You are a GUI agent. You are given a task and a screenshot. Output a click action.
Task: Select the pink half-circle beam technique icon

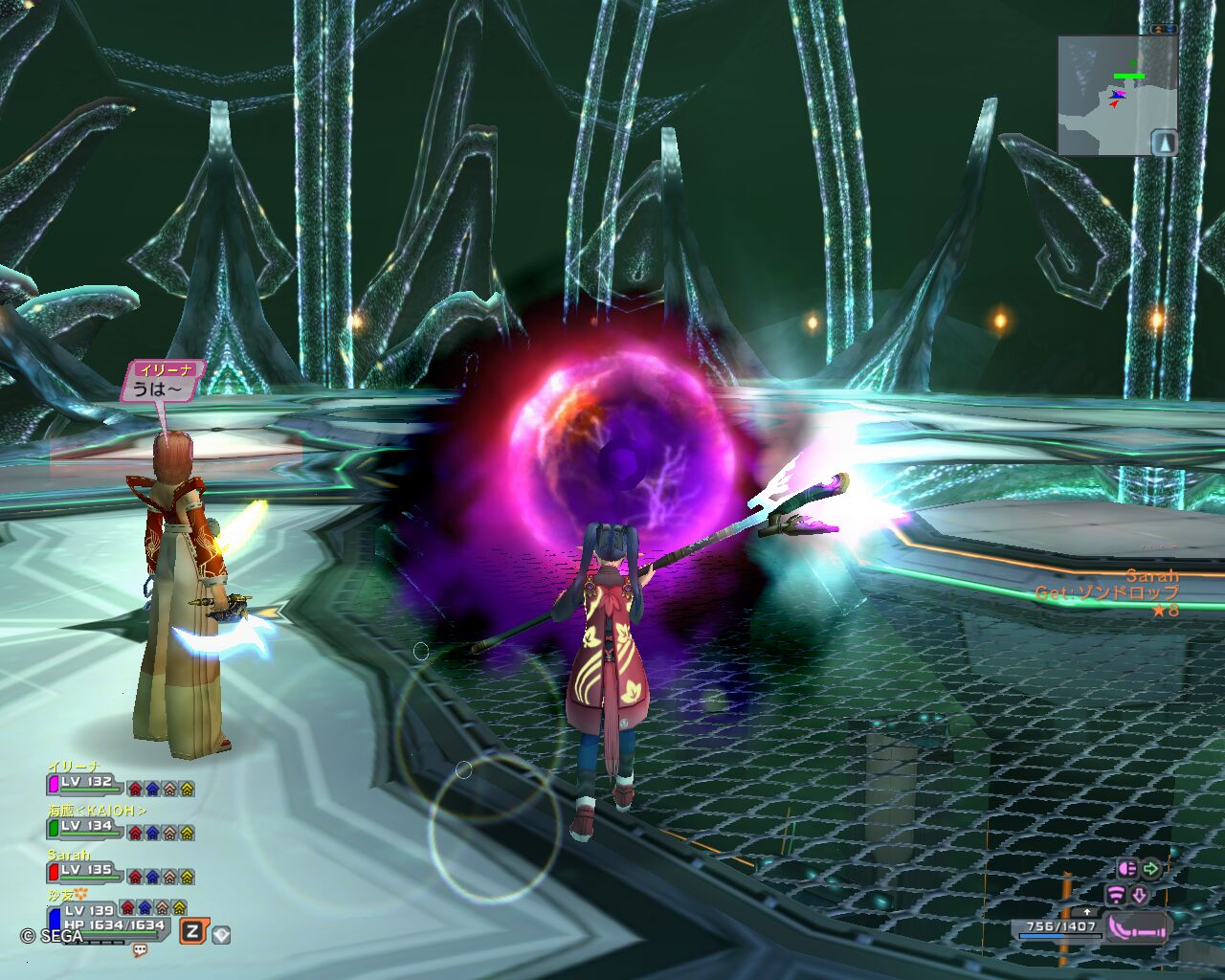click(x=1126, y=869)
